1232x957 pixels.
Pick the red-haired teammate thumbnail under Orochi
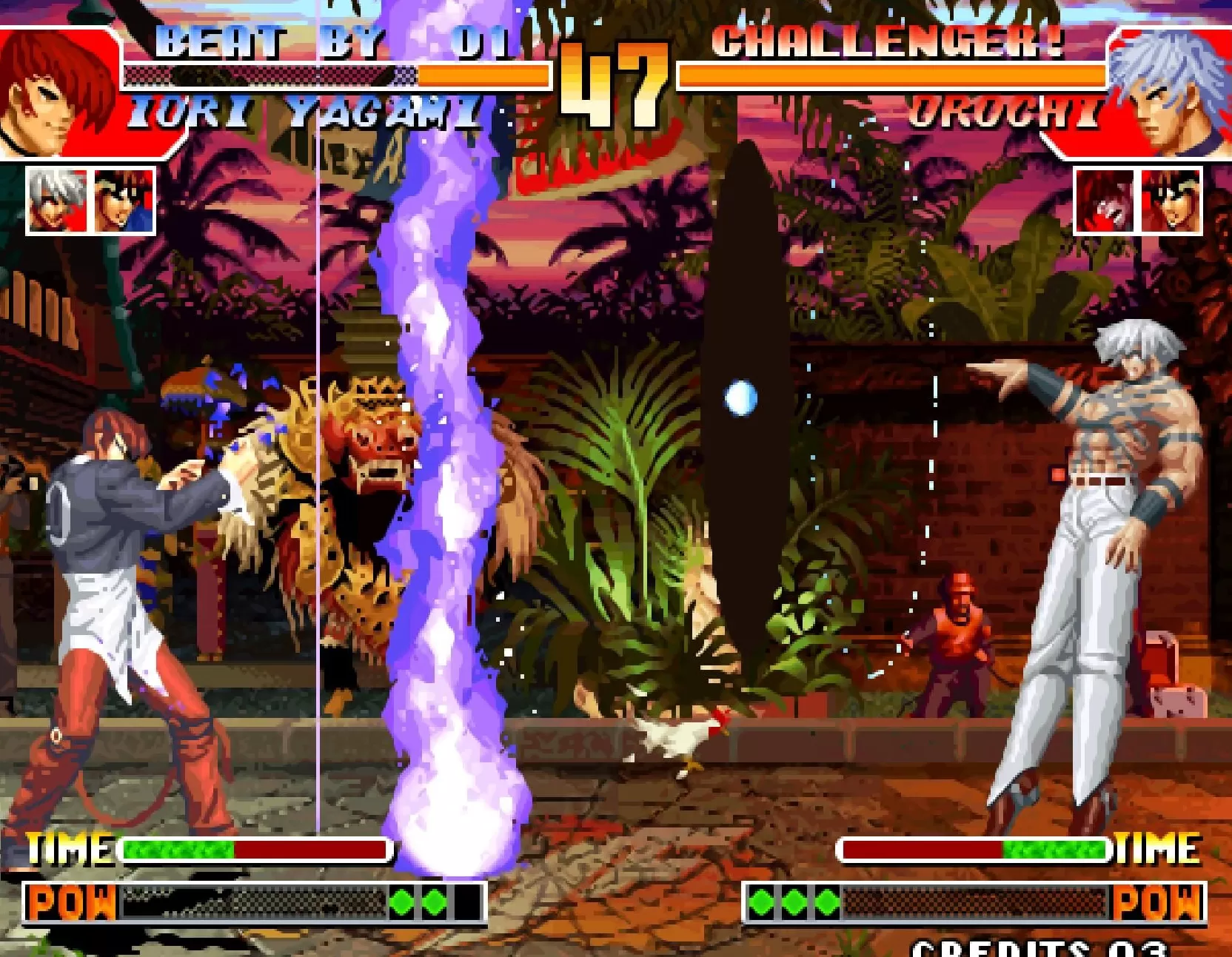[x=1105, y=201]
